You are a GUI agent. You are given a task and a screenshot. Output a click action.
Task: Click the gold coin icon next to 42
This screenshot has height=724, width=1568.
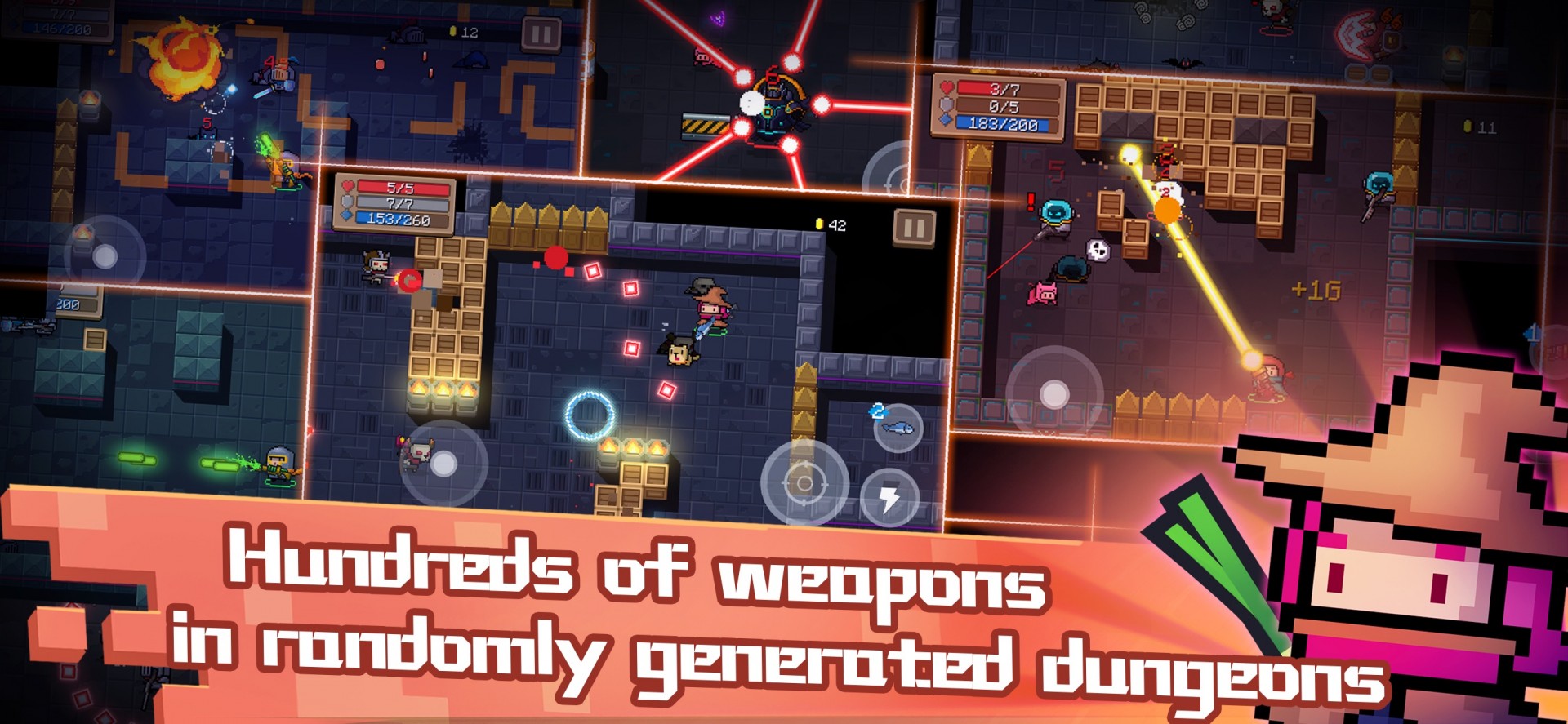(819, 221)
